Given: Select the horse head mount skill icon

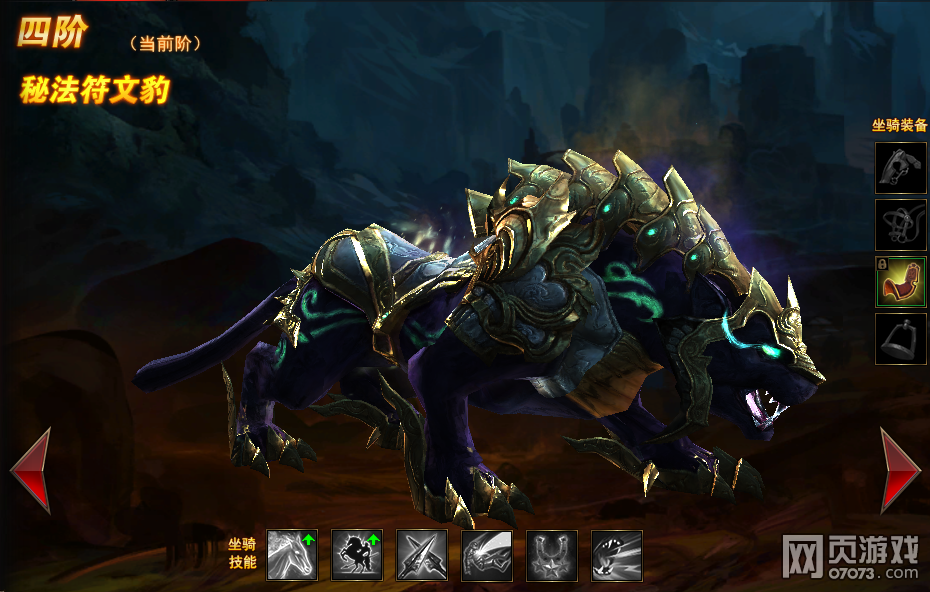Looking at the screenshot, I should point(292,555).
